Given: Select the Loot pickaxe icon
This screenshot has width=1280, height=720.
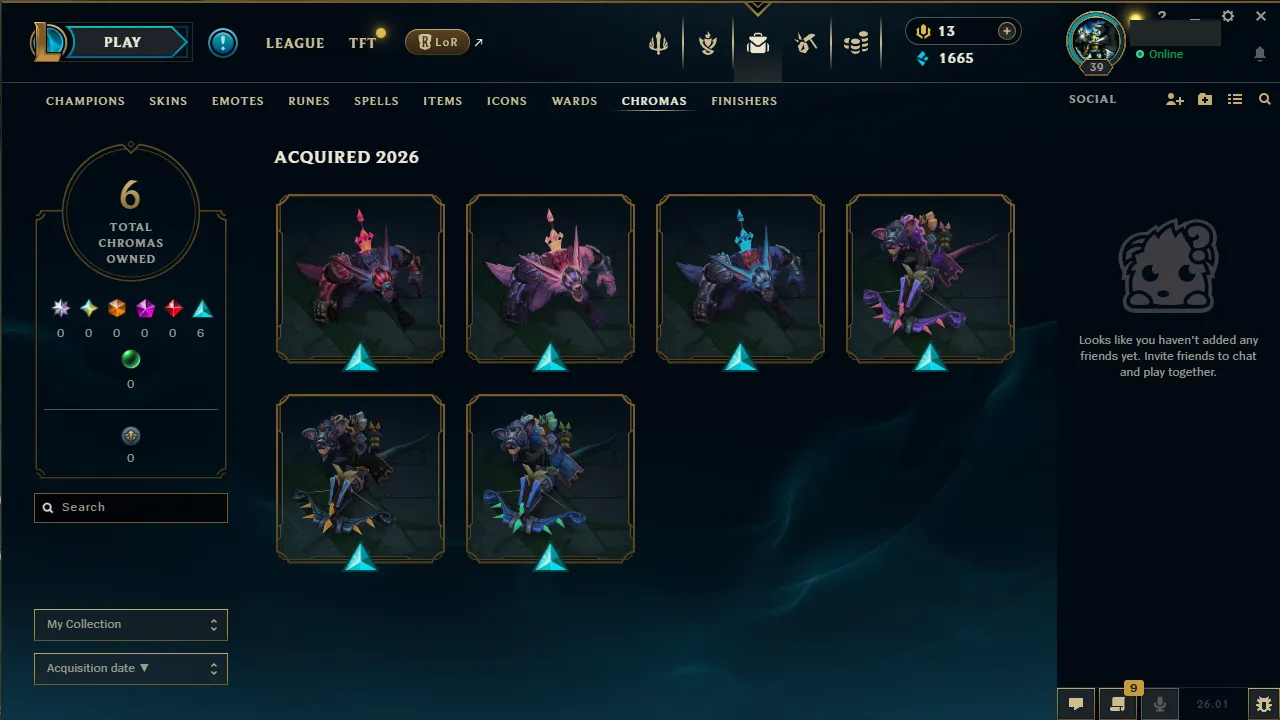Looking at the screenshot, I should coord(806,43).
